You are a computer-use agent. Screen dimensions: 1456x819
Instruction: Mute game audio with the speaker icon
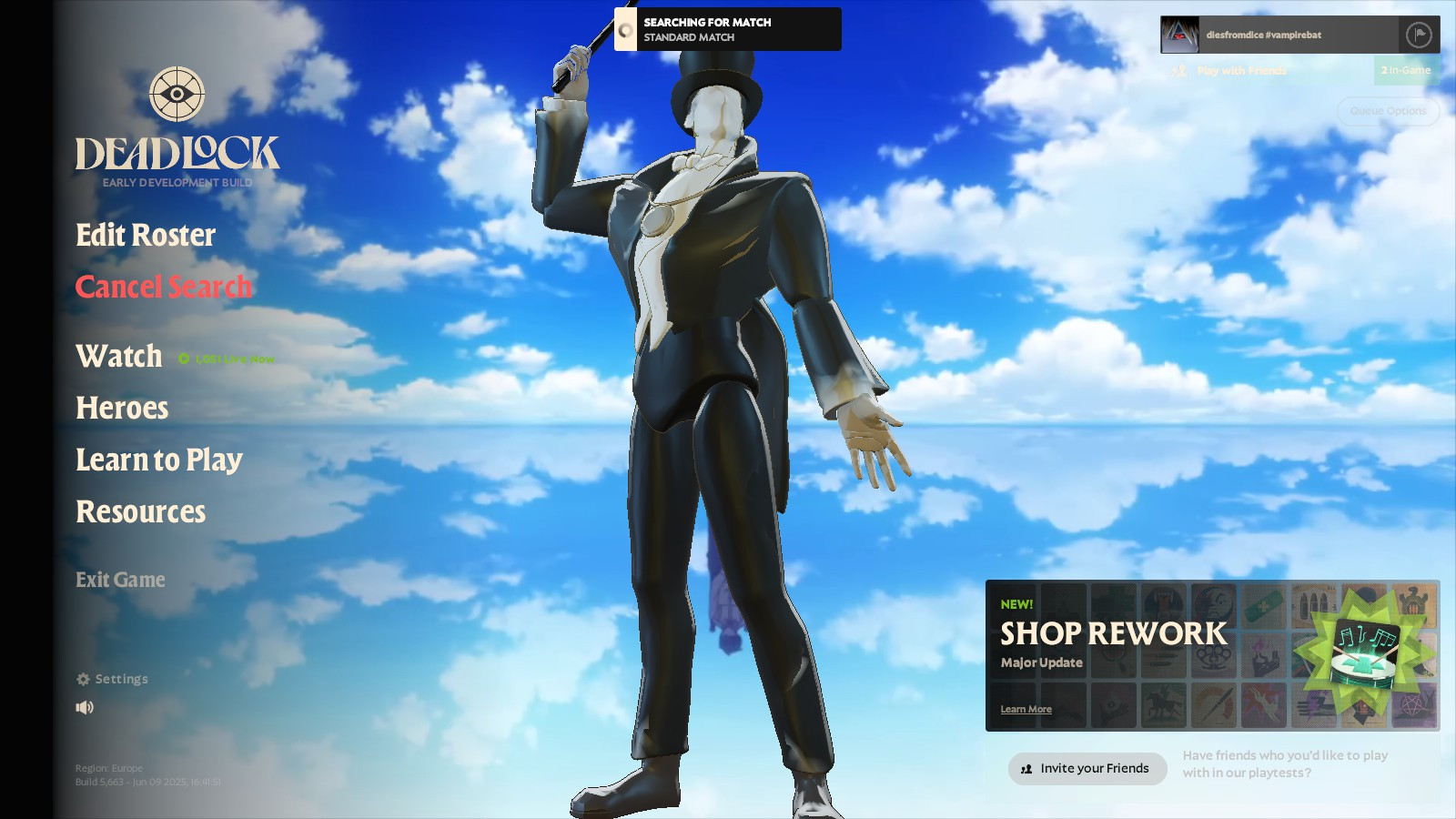click(85, 708)
